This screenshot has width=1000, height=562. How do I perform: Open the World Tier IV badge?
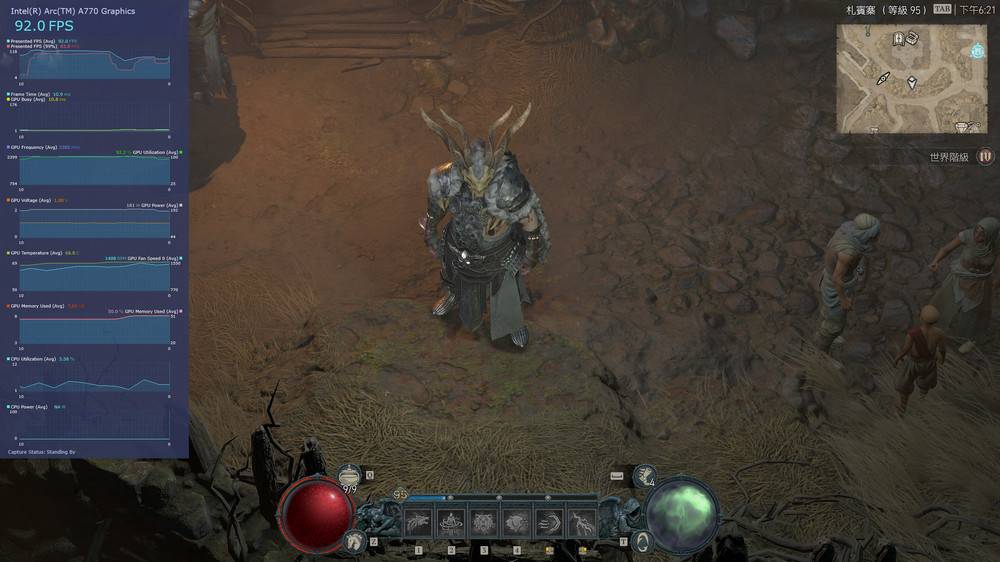985,156
